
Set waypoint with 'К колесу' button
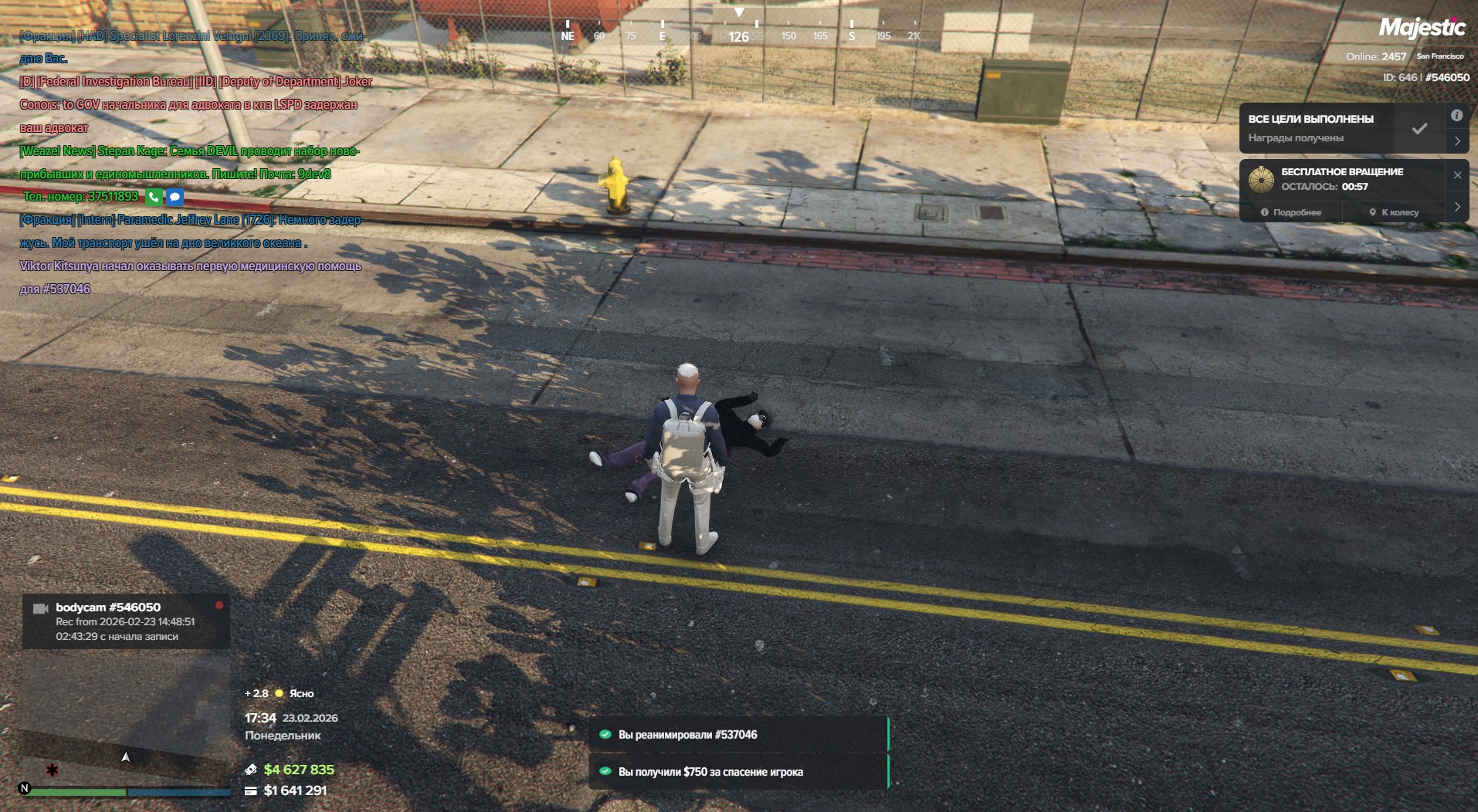pyautogui.click(x=1395, y=212)
